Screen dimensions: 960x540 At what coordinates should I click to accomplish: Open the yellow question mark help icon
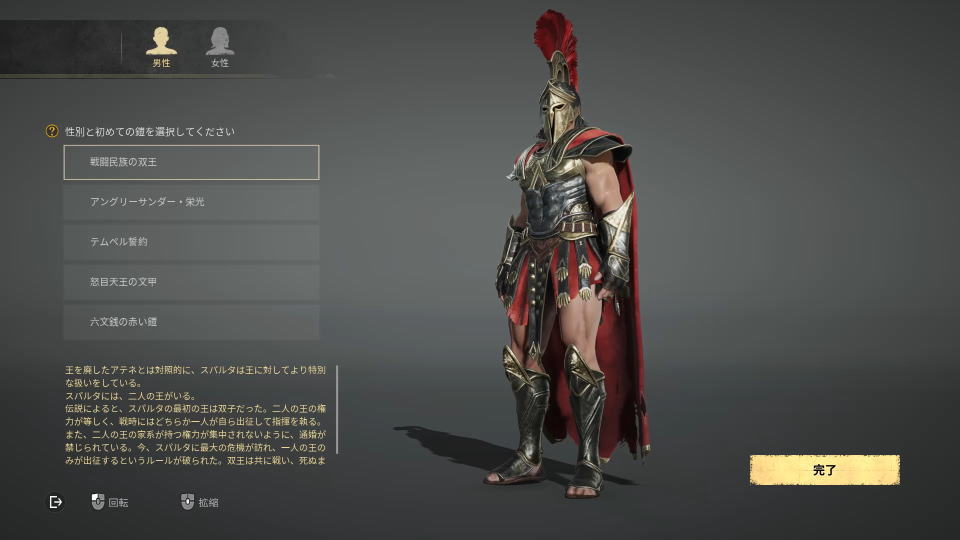52,131
